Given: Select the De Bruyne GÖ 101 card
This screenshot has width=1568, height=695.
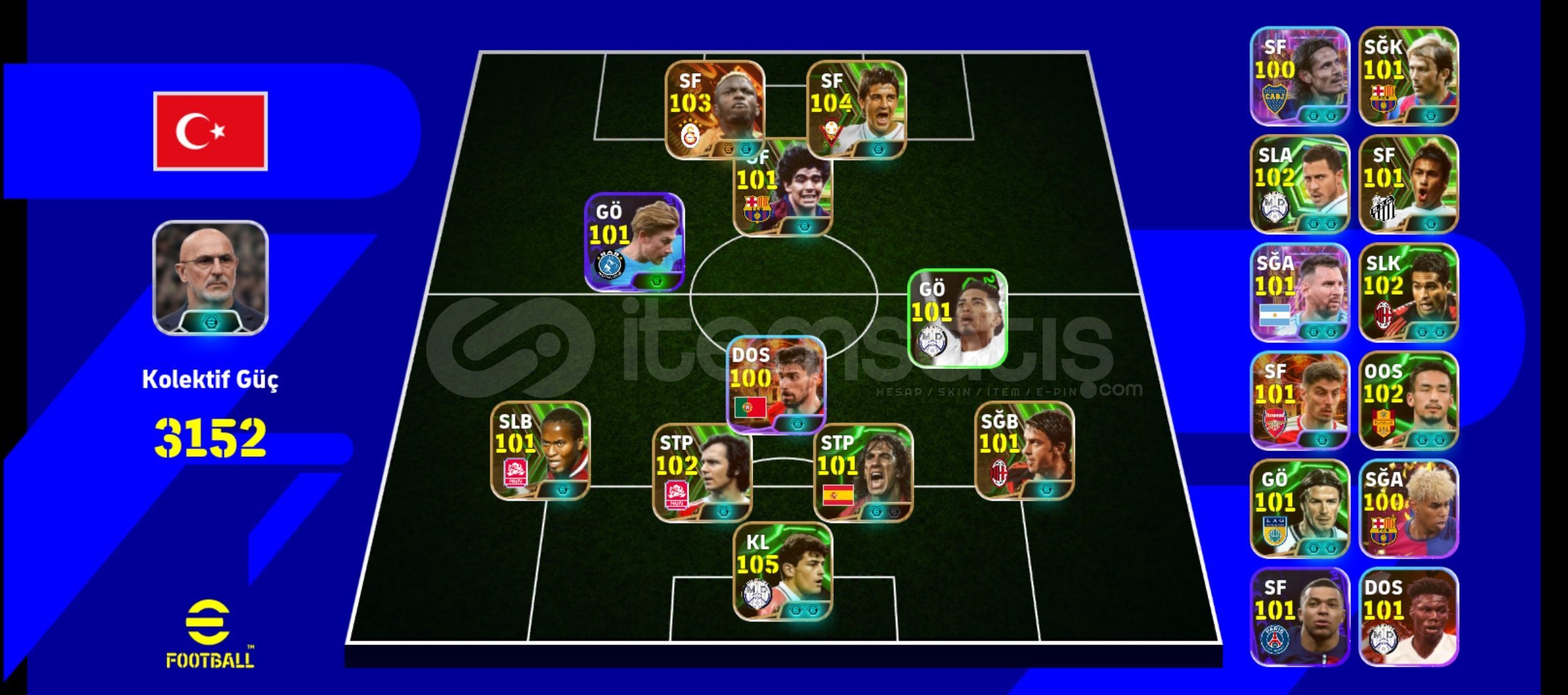Looking at the screenshot, I should pyautogui.click(x=633, y=241).
